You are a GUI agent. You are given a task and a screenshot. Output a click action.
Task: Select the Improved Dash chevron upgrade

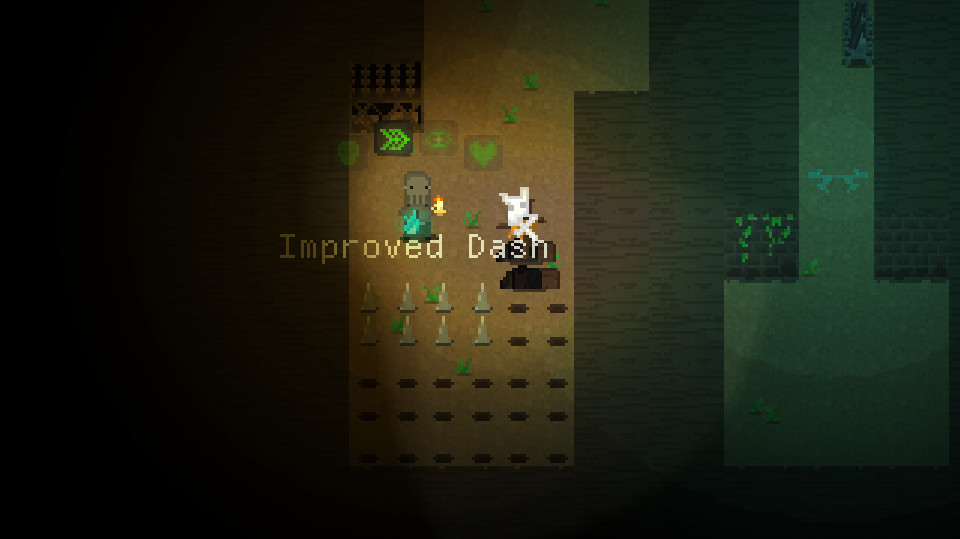(394, 139)
